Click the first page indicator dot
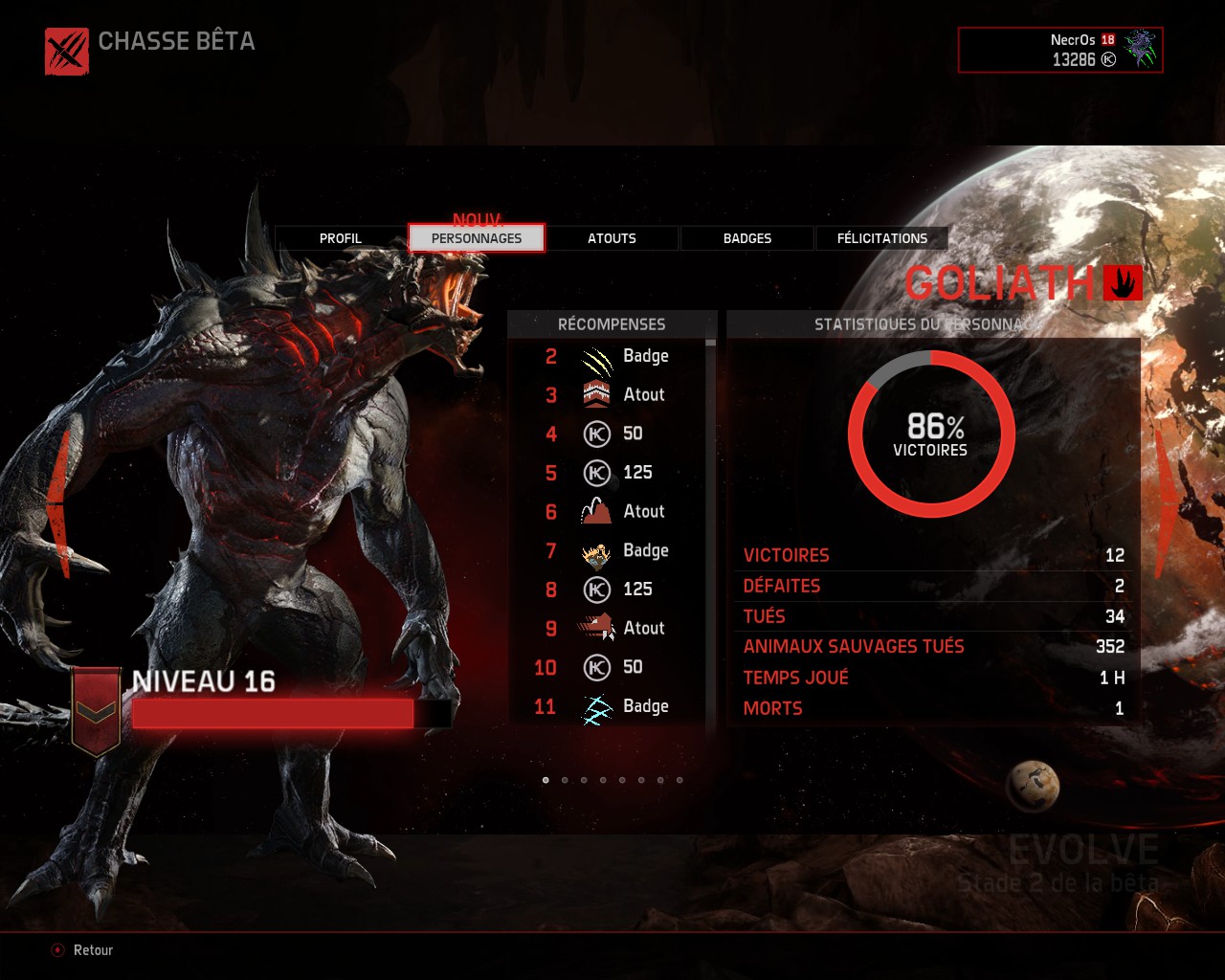The image size is (1225, 980). click(x=546, y=780)
